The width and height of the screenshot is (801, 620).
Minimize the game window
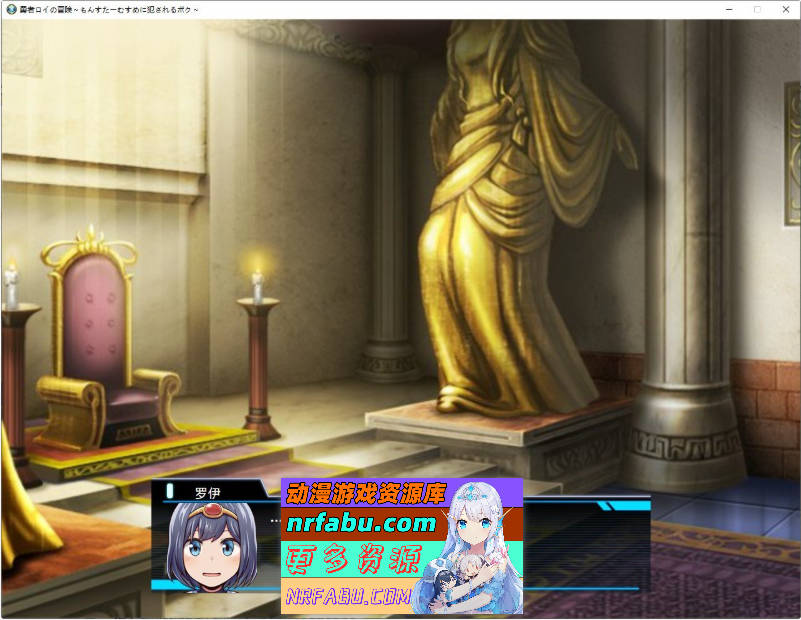pyautogui.click(x=729, y=9)
